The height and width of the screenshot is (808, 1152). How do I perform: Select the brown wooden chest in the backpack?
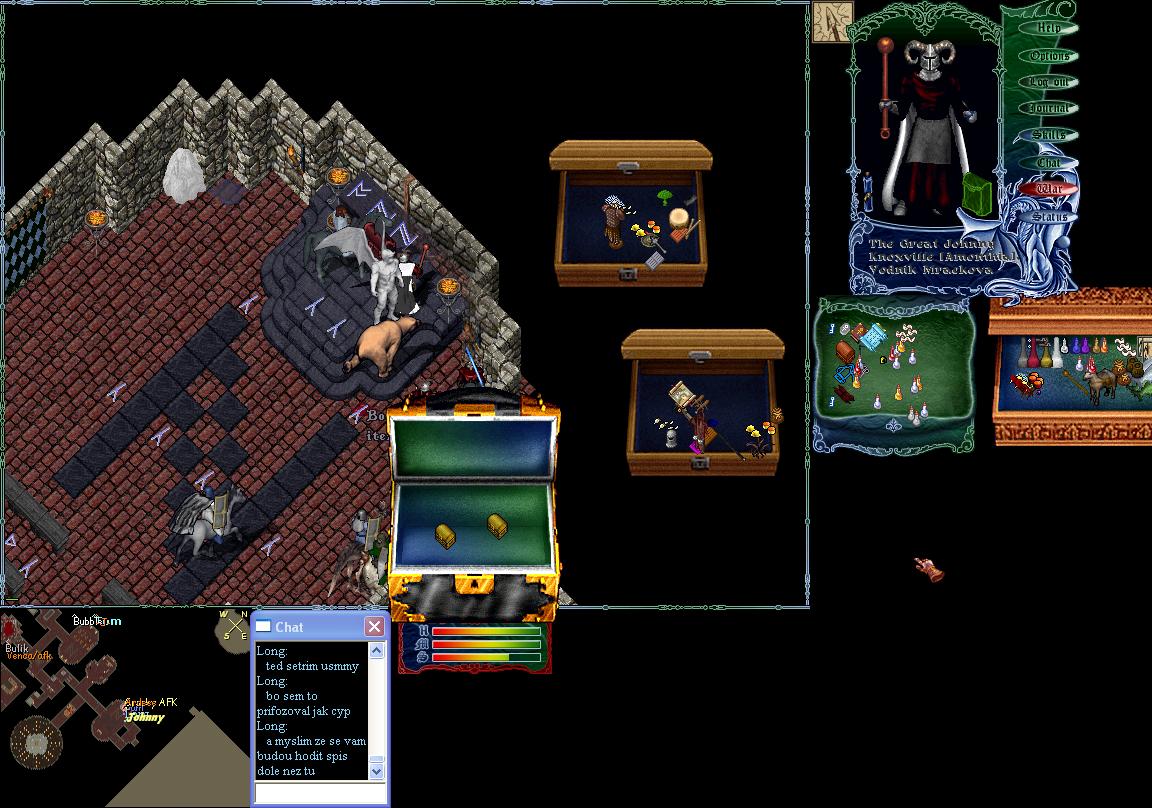tap(845, 351)
